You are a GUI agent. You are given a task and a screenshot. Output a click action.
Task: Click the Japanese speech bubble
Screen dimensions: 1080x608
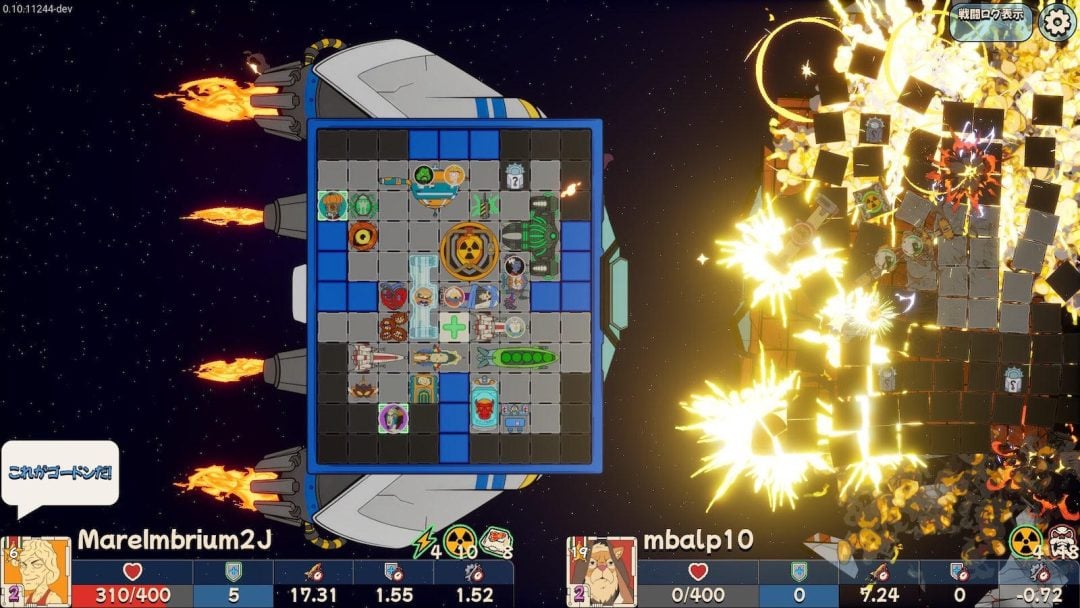point(60,473)
